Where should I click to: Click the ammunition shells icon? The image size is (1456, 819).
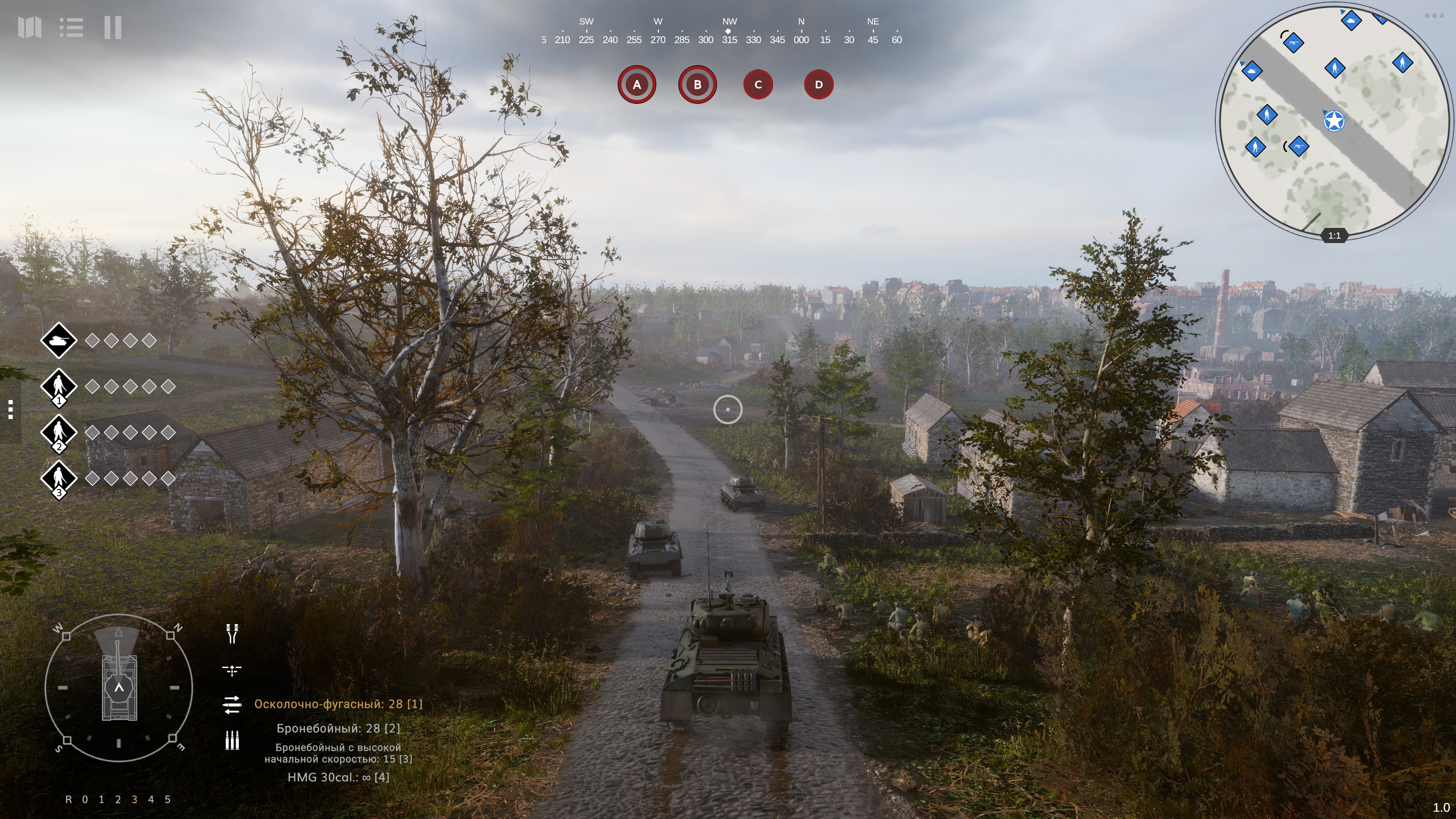[232, 740]
